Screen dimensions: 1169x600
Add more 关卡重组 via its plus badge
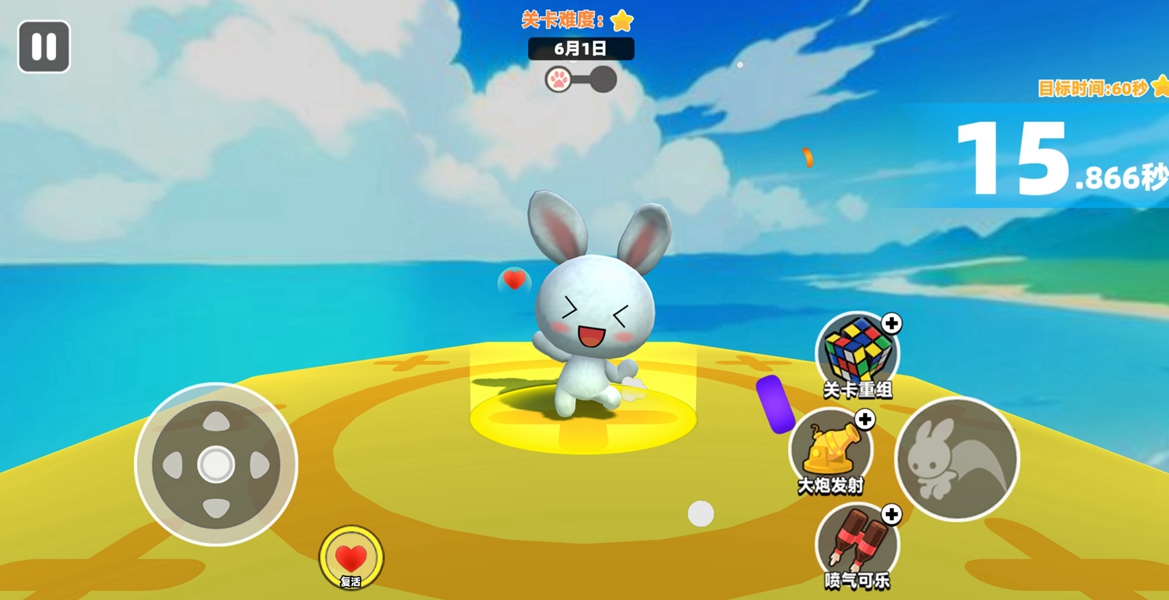click(x=891, y=323)
